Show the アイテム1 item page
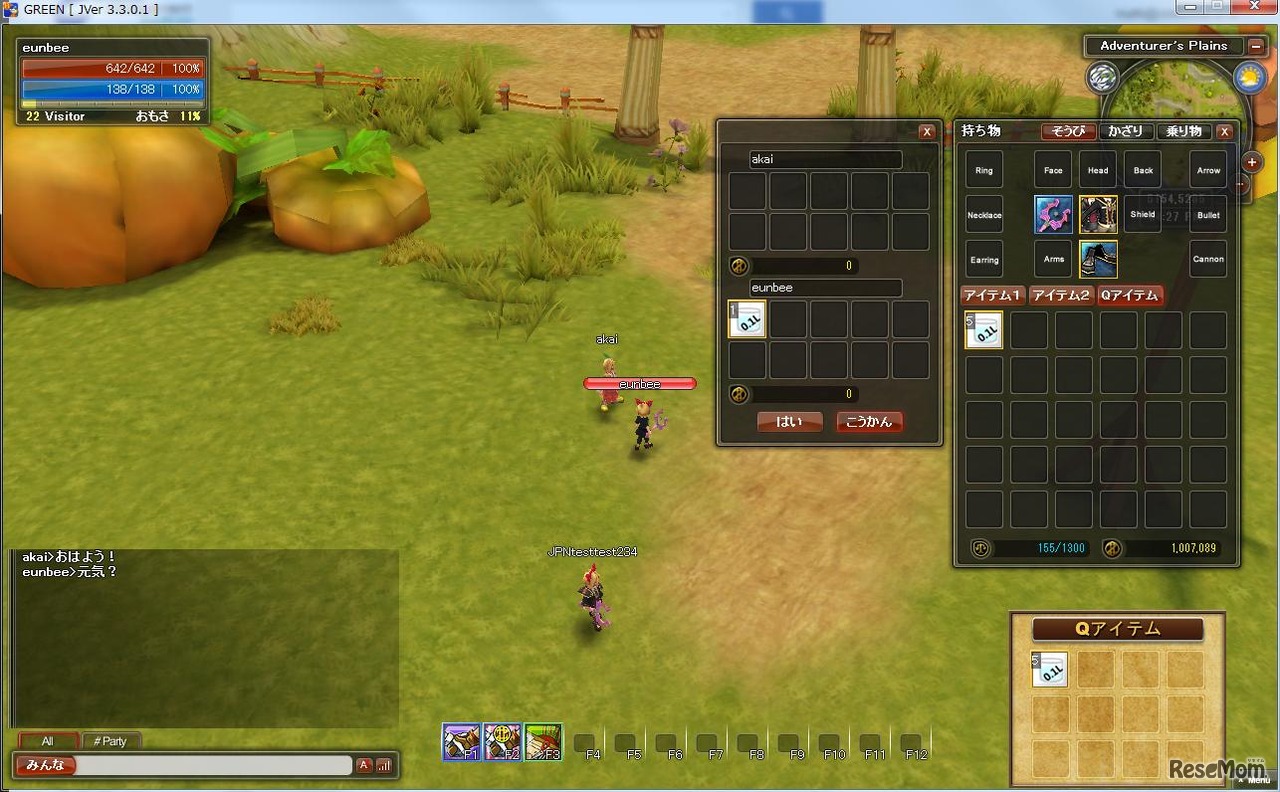 click(x=992, y=295)
